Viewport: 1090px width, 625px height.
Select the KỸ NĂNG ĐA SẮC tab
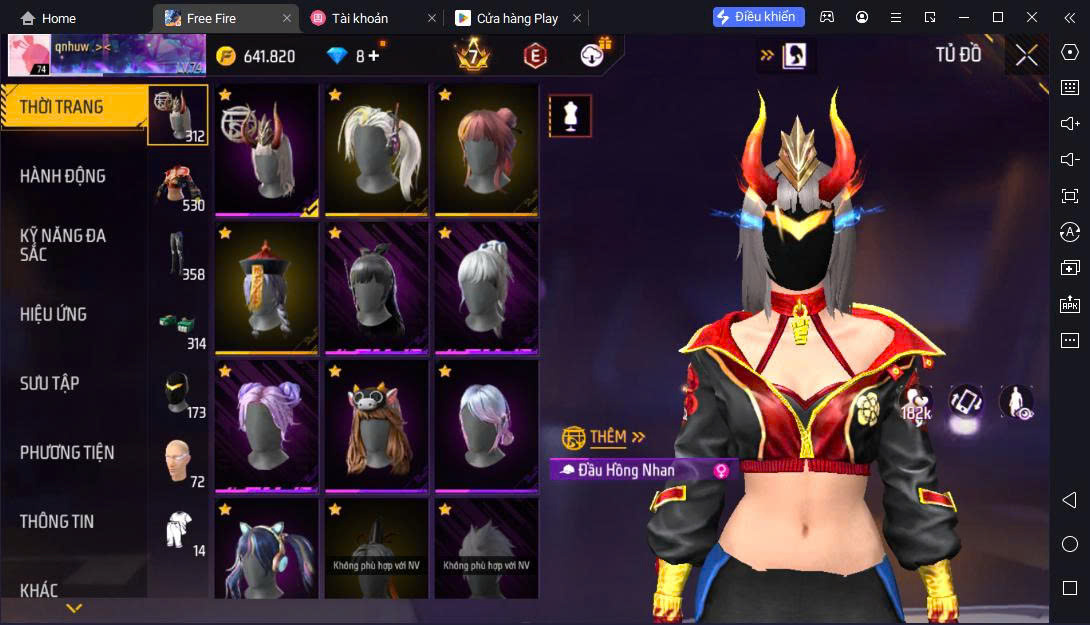pos(63,245)
